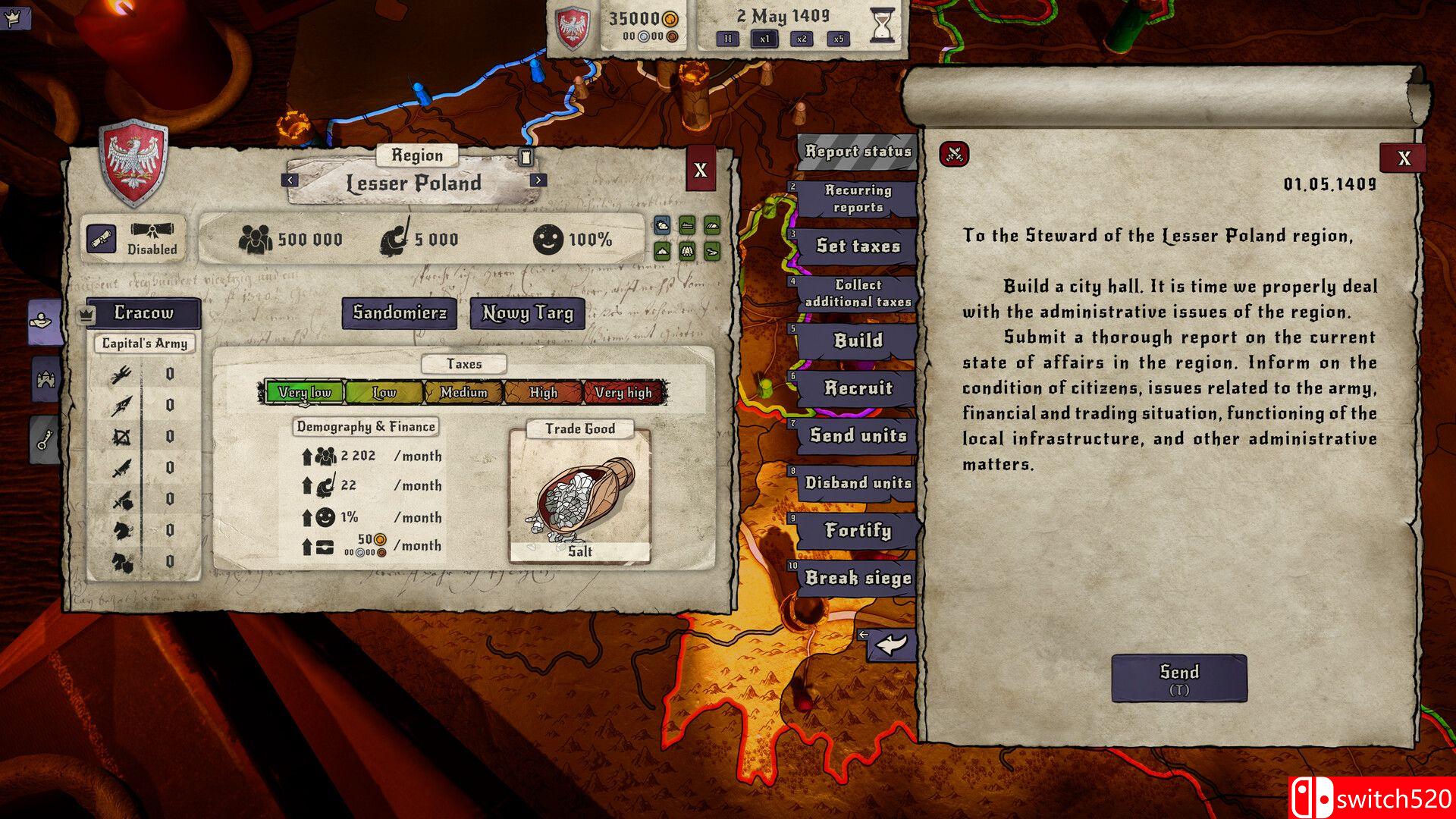Select the Fortify order
Viewport: 1456px width, 819px height.
pyautogui.click(x=858, y=530)
